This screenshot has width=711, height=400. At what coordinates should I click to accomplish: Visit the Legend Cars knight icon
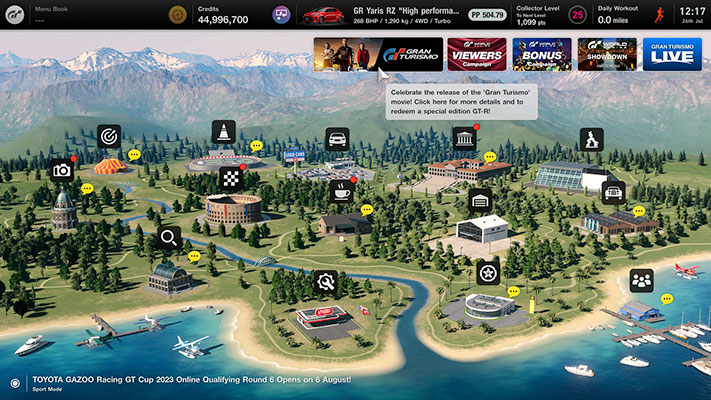591,139
